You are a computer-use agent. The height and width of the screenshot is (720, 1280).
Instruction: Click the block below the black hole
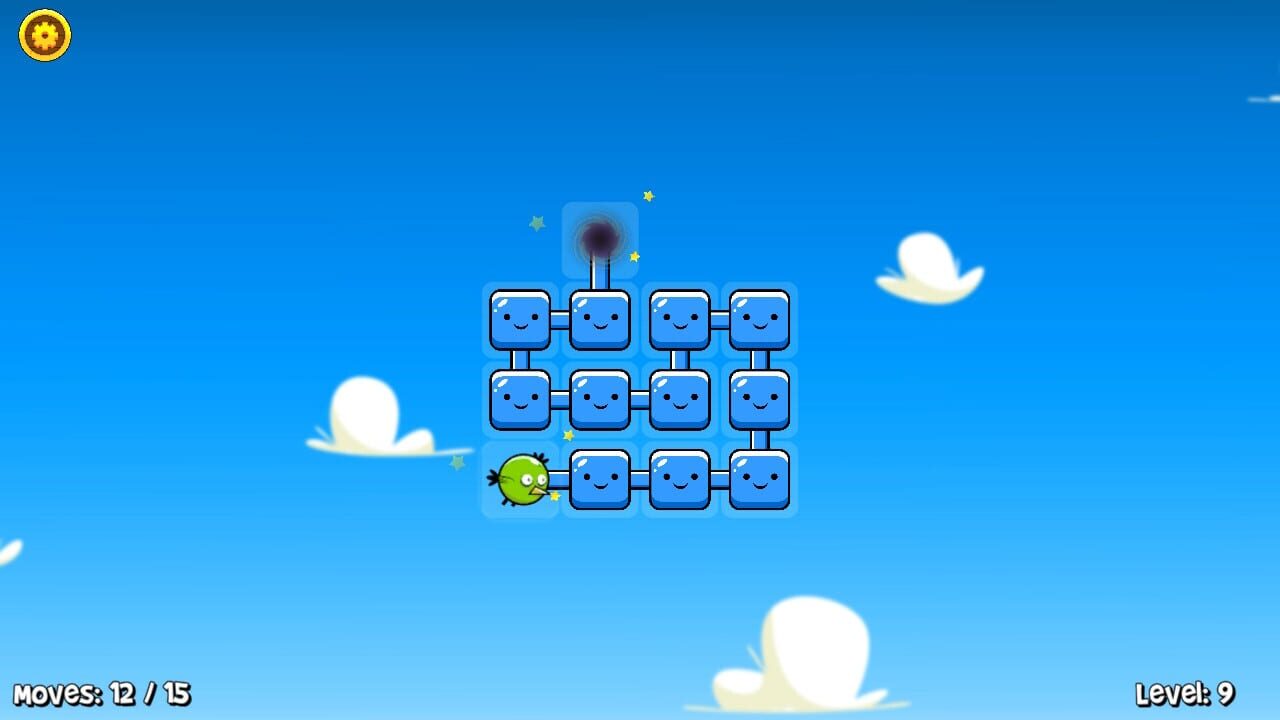pyautogui.click(x=600, y=320)
